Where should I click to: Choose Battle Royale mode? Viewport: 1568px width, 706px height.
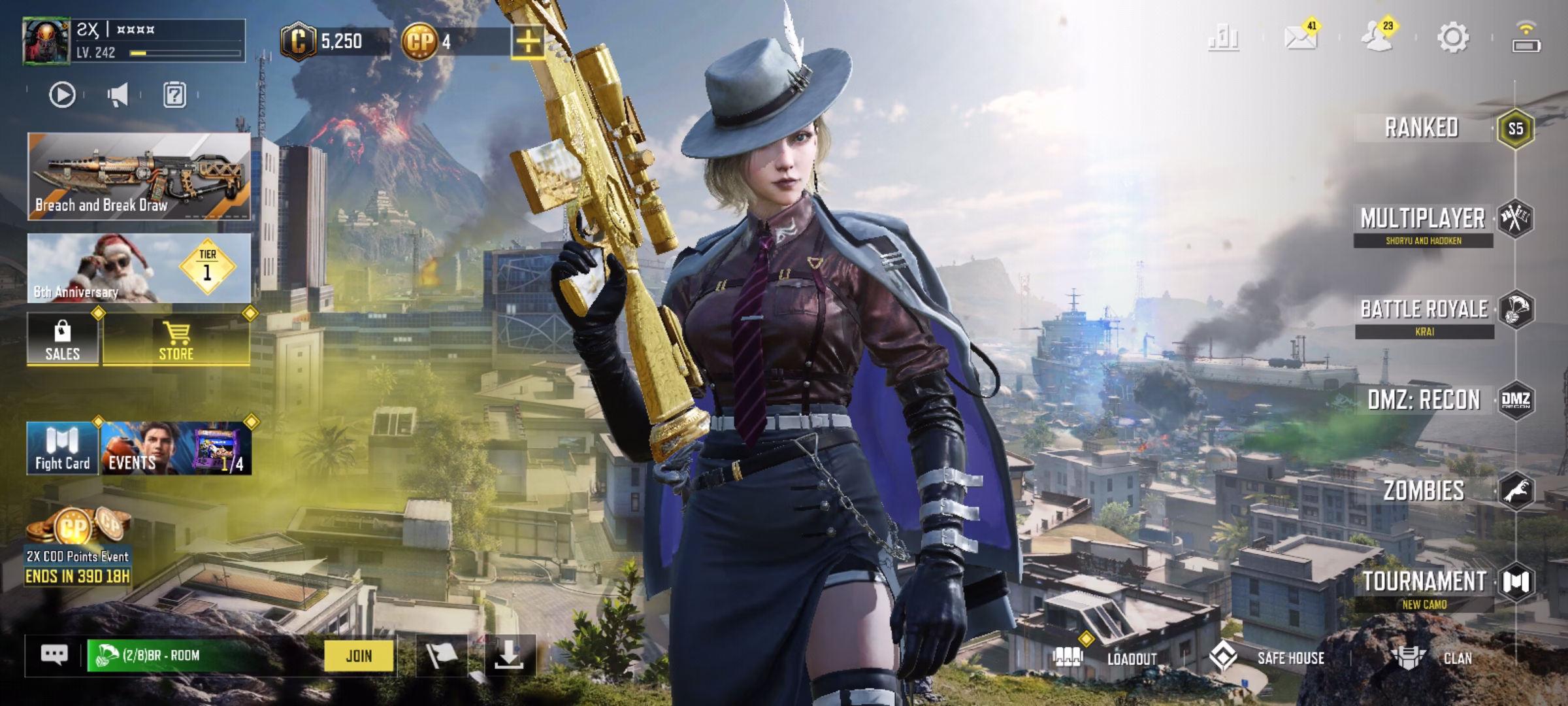(x=1424, y=310)
